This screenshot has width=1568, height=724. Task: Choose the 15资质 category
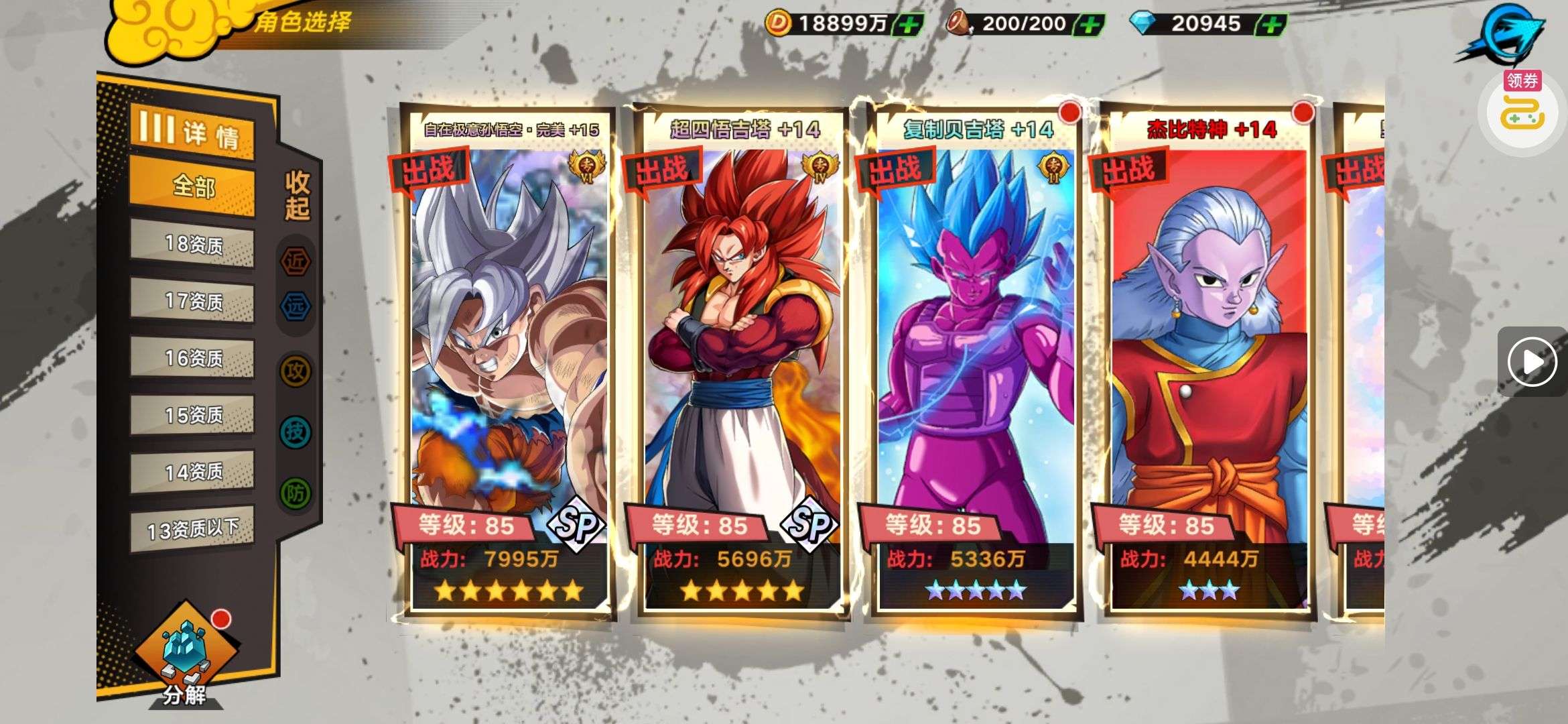tap(192, 416)
